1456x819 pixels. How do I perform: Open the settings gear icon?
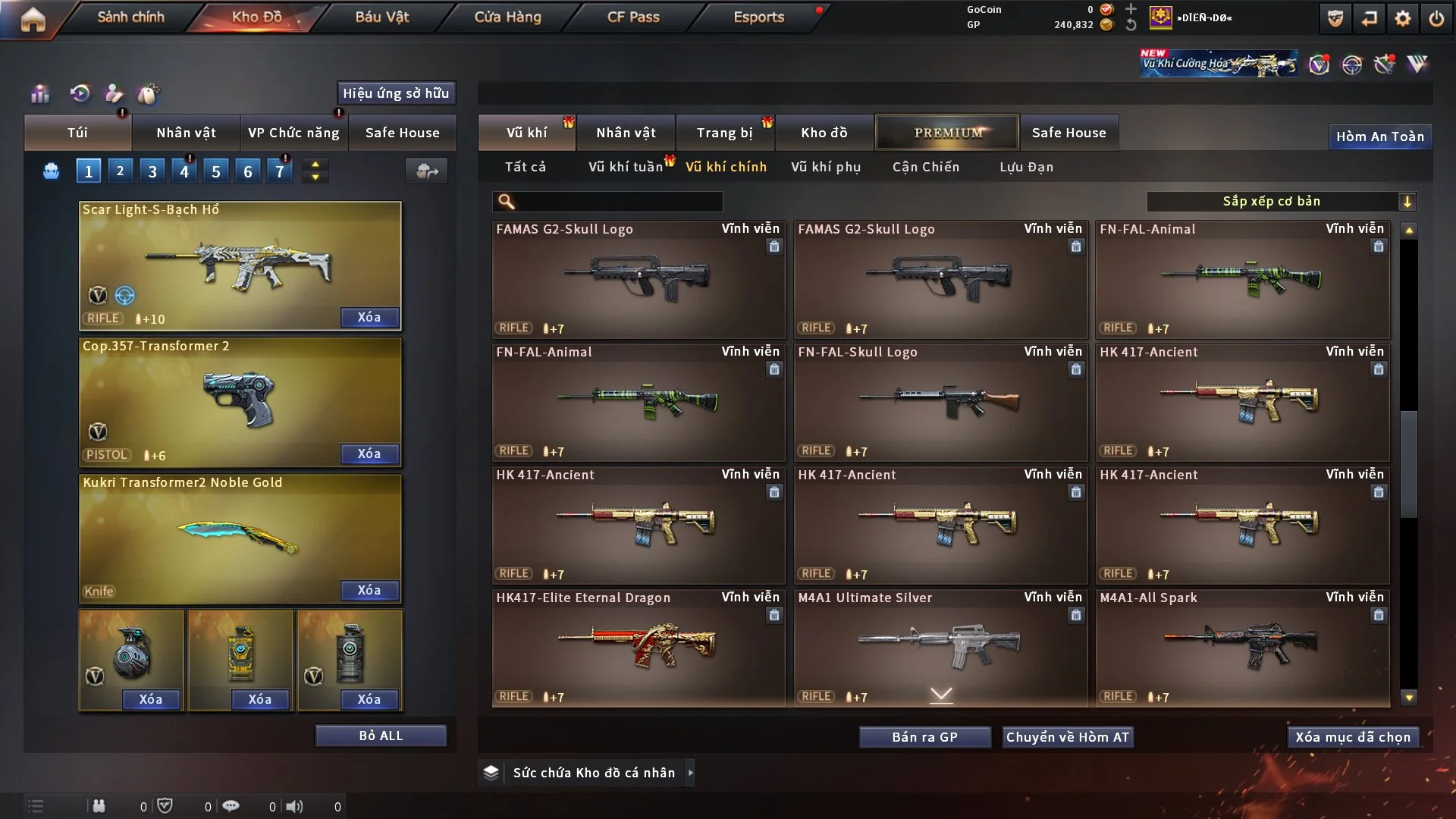point(1403,18)
